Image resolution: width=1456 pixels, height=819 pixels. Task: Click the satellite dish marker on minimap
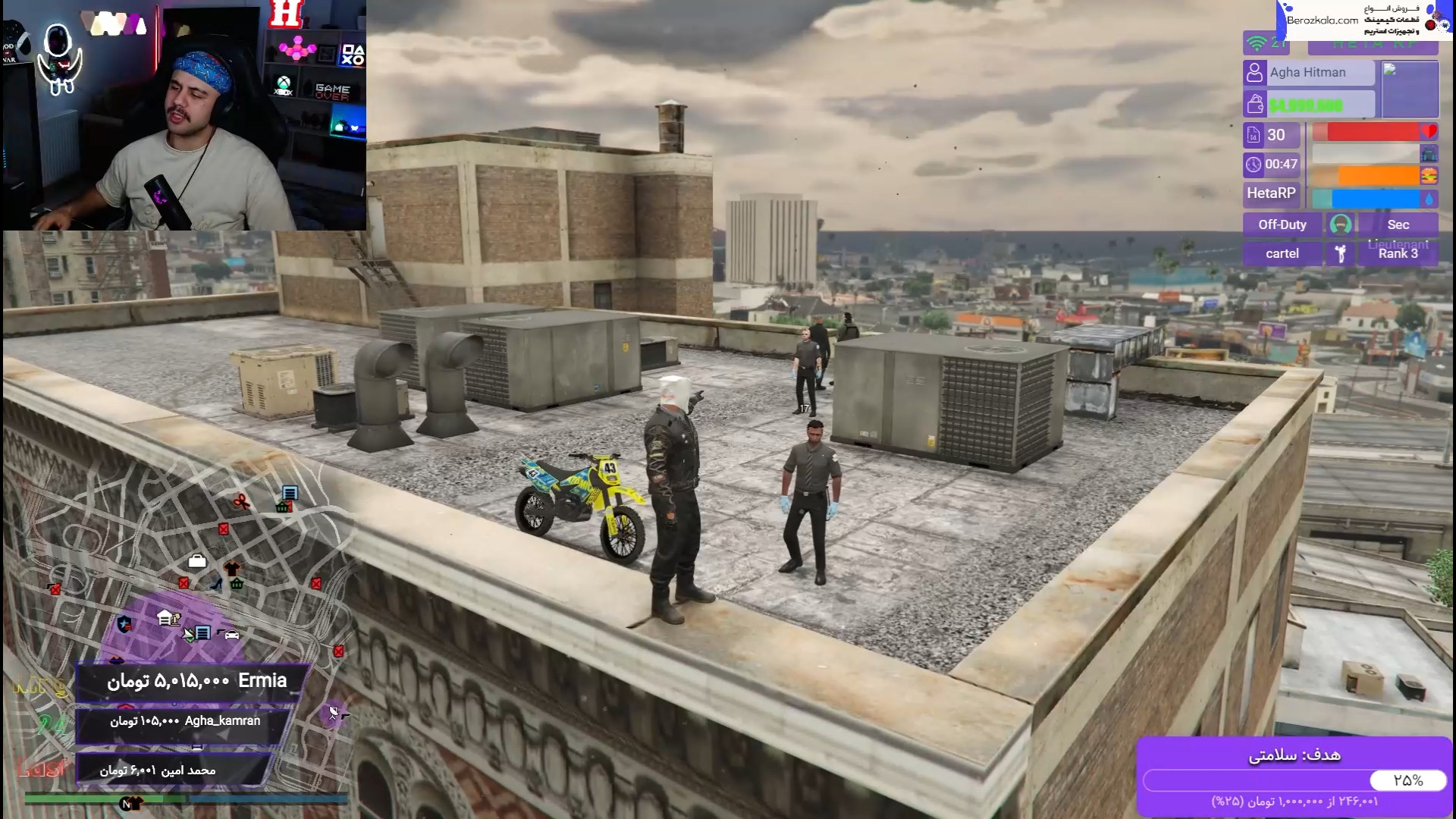(334, 713)
